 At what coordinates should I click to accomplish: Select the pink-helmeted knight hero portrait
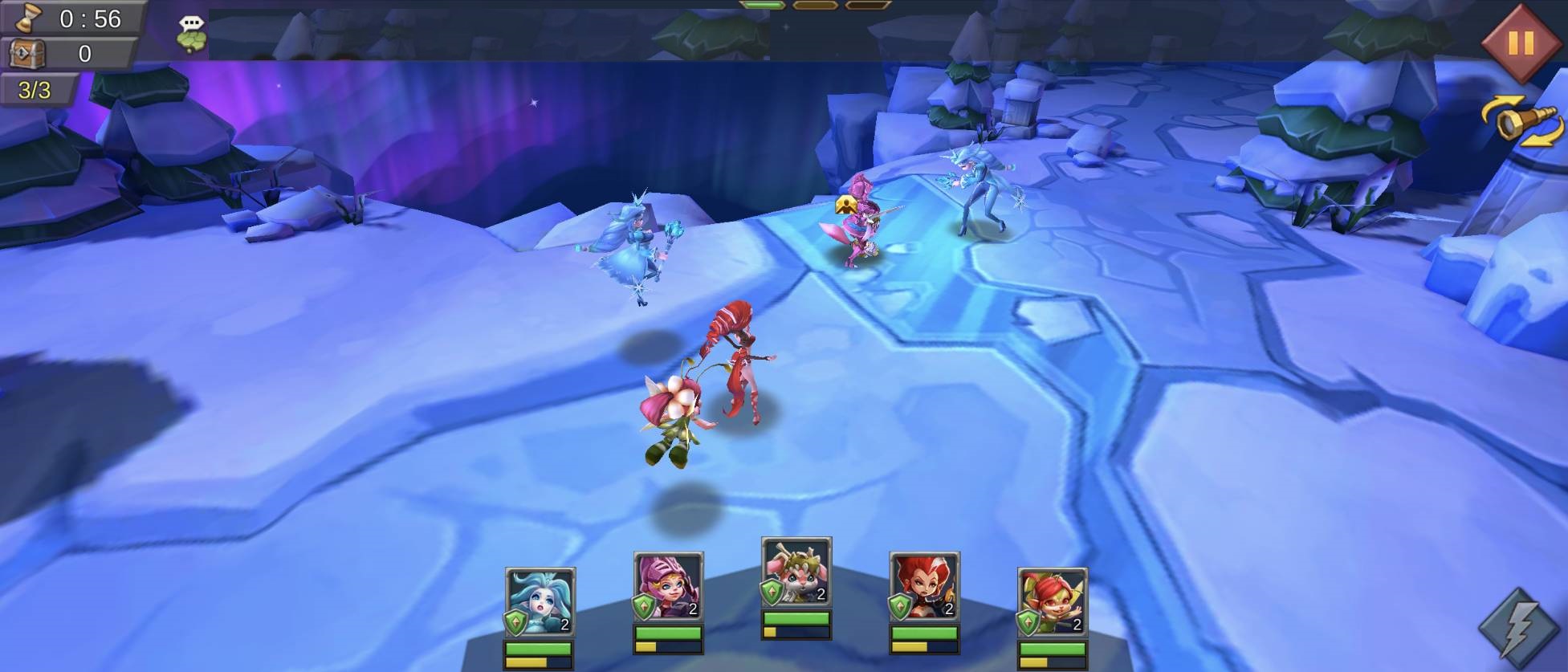point(668,586)
